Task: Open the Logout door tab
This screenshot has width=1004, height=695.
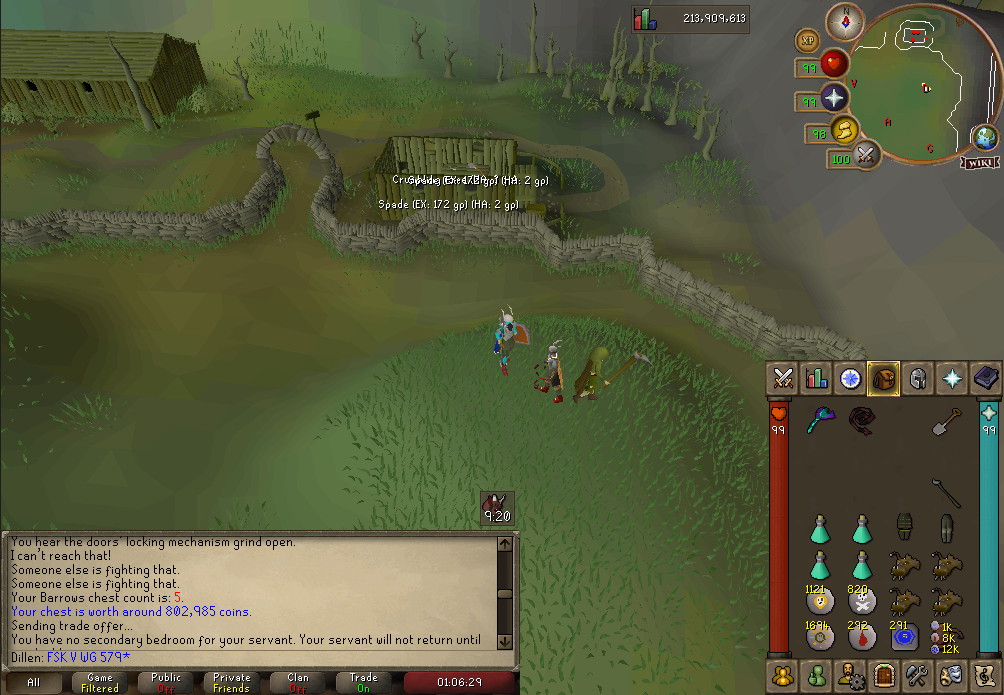Action: [x=882, y=675]
